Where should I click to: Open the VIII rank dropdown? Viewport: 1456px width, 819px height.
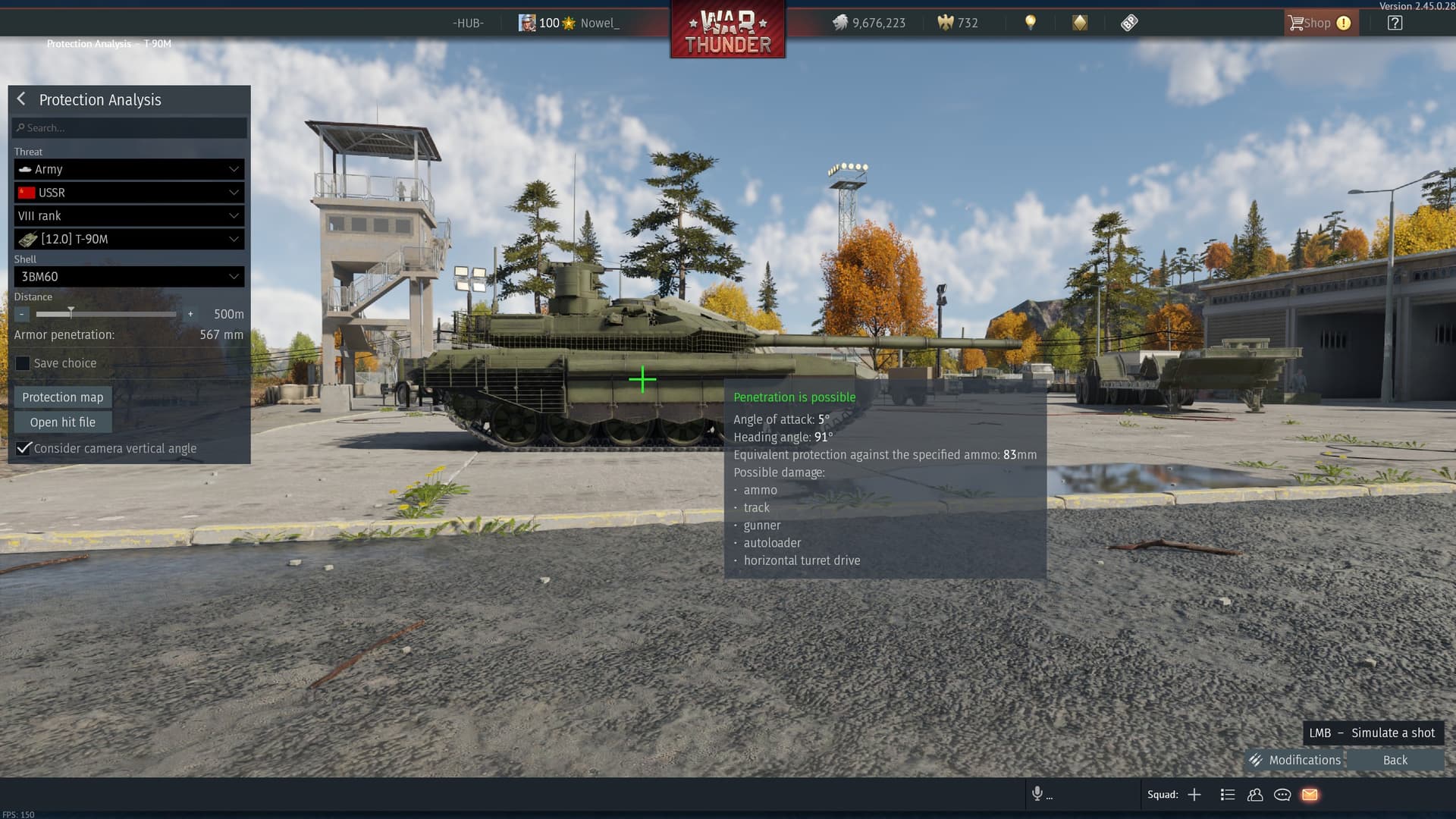click(129, 216)
